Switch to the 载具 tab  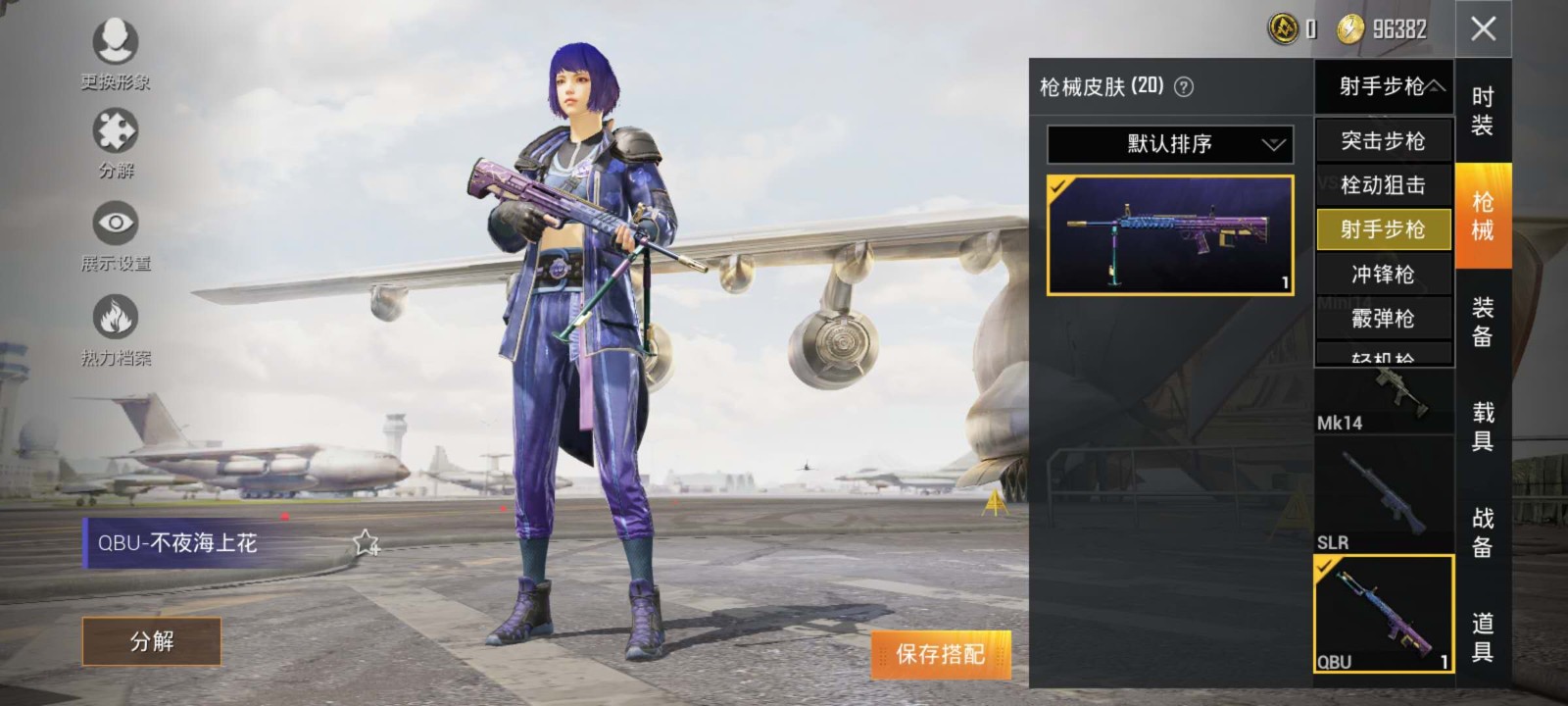[x=1483, y=427]
